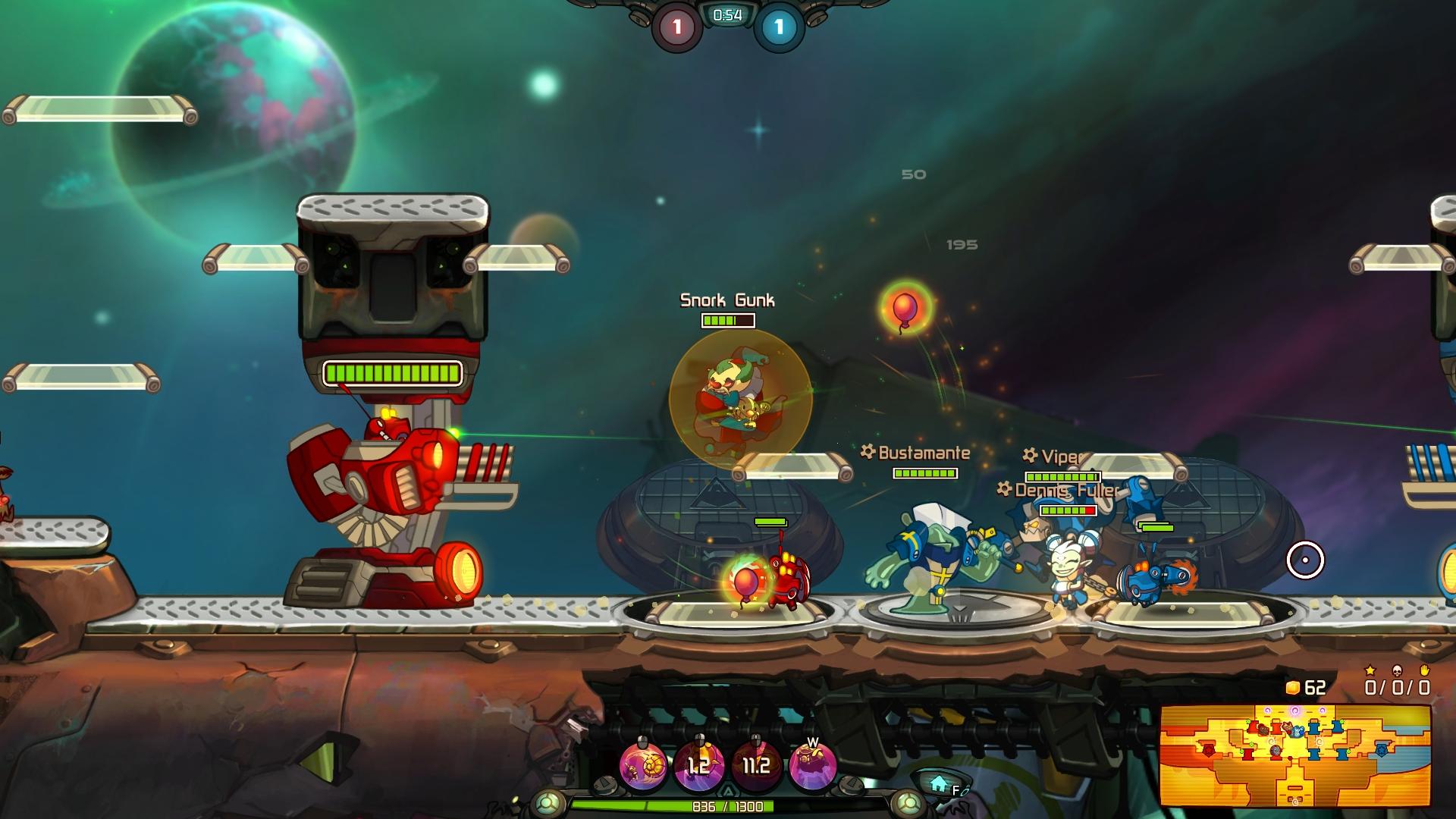Click the yellow star icon near 0/0/0

[1370, 670]
